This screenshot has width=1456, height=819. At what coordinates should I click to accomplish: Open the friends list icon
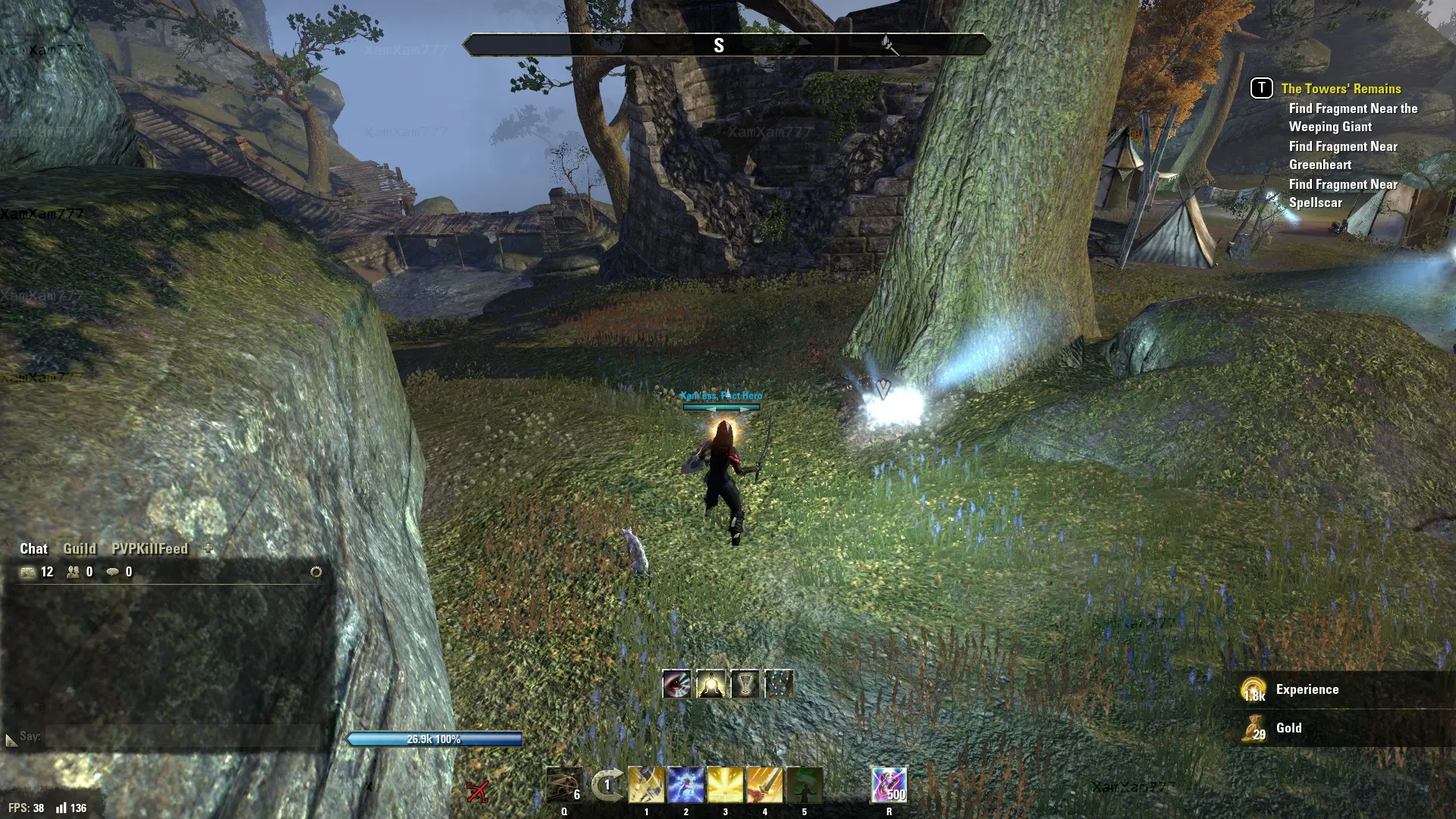click(x=74, y=572)
